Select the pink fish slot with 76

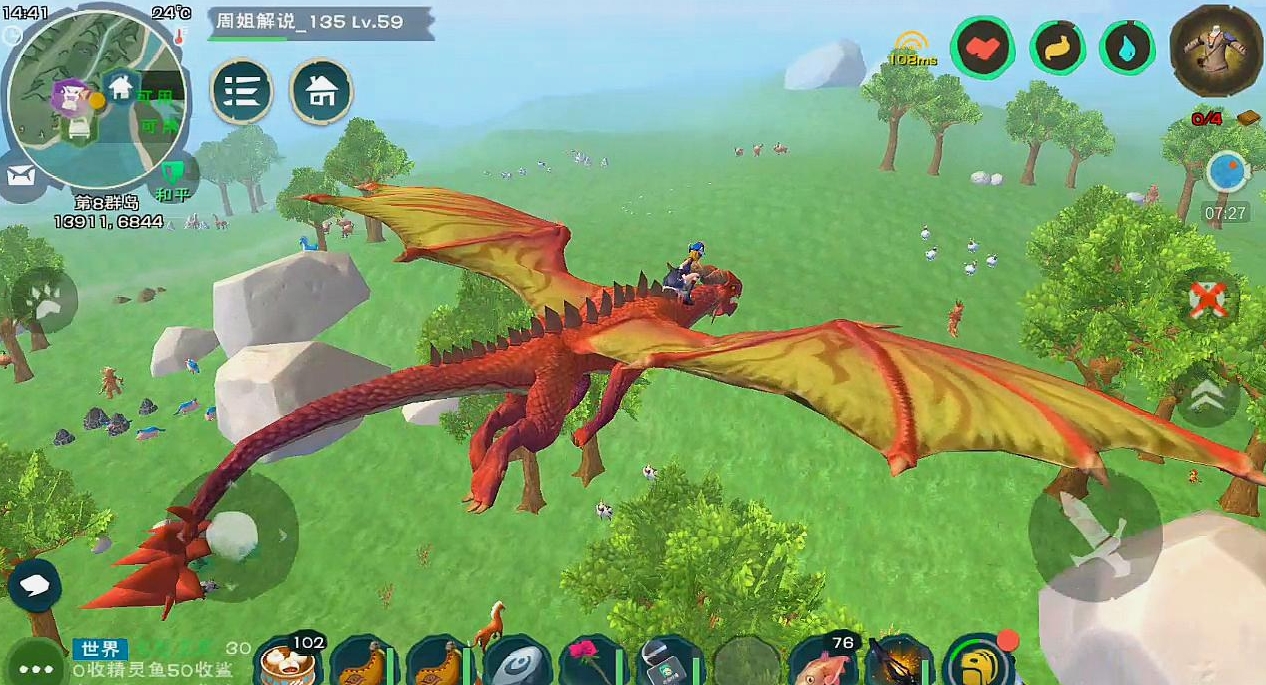825,662
